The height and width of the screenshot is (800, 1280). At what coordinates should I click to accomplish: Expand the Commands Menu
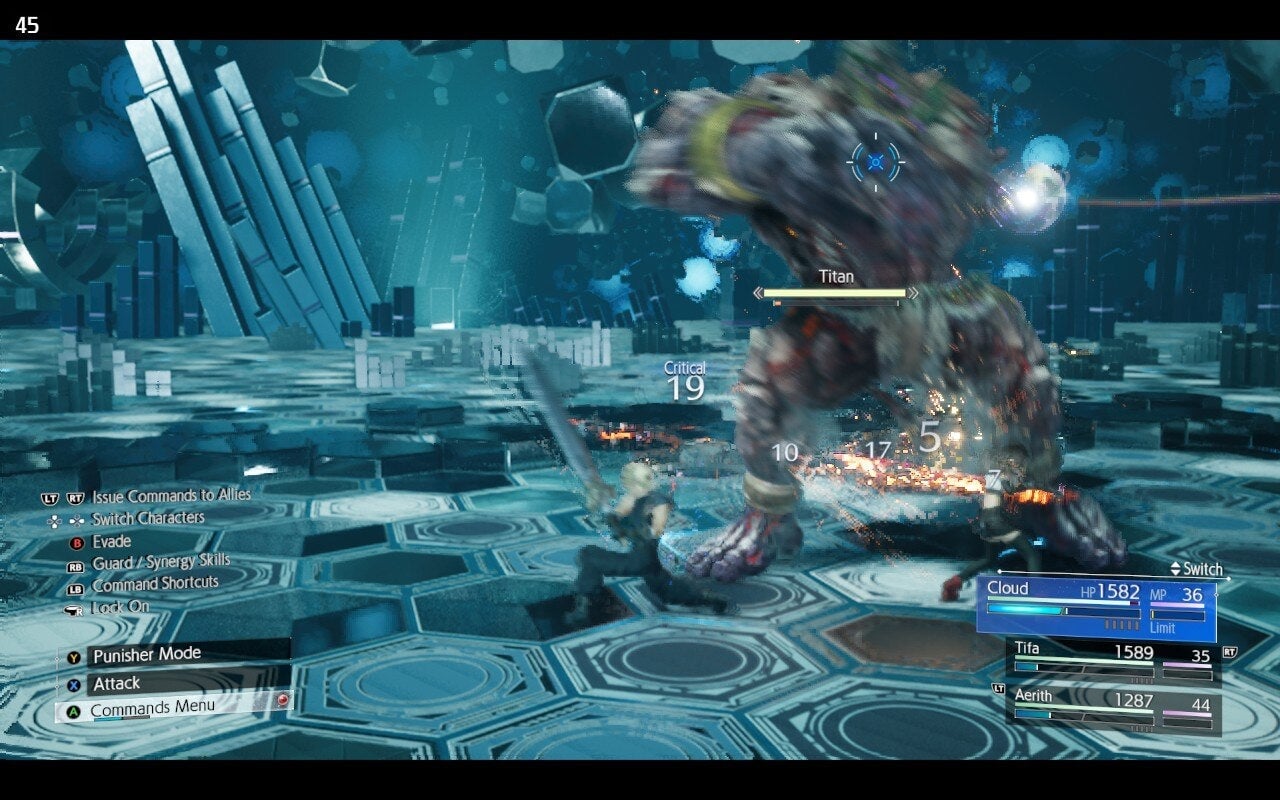150,708
